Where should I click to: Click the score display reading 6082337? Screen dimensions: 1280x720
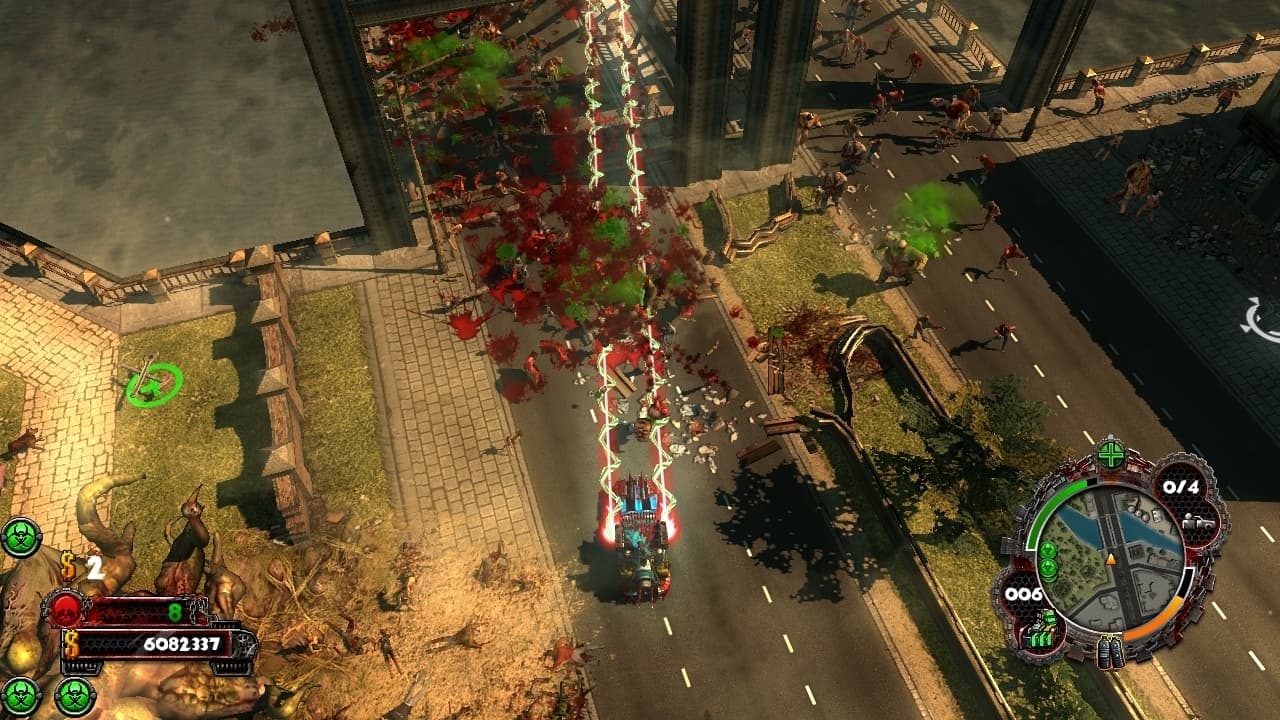[182, 643]
